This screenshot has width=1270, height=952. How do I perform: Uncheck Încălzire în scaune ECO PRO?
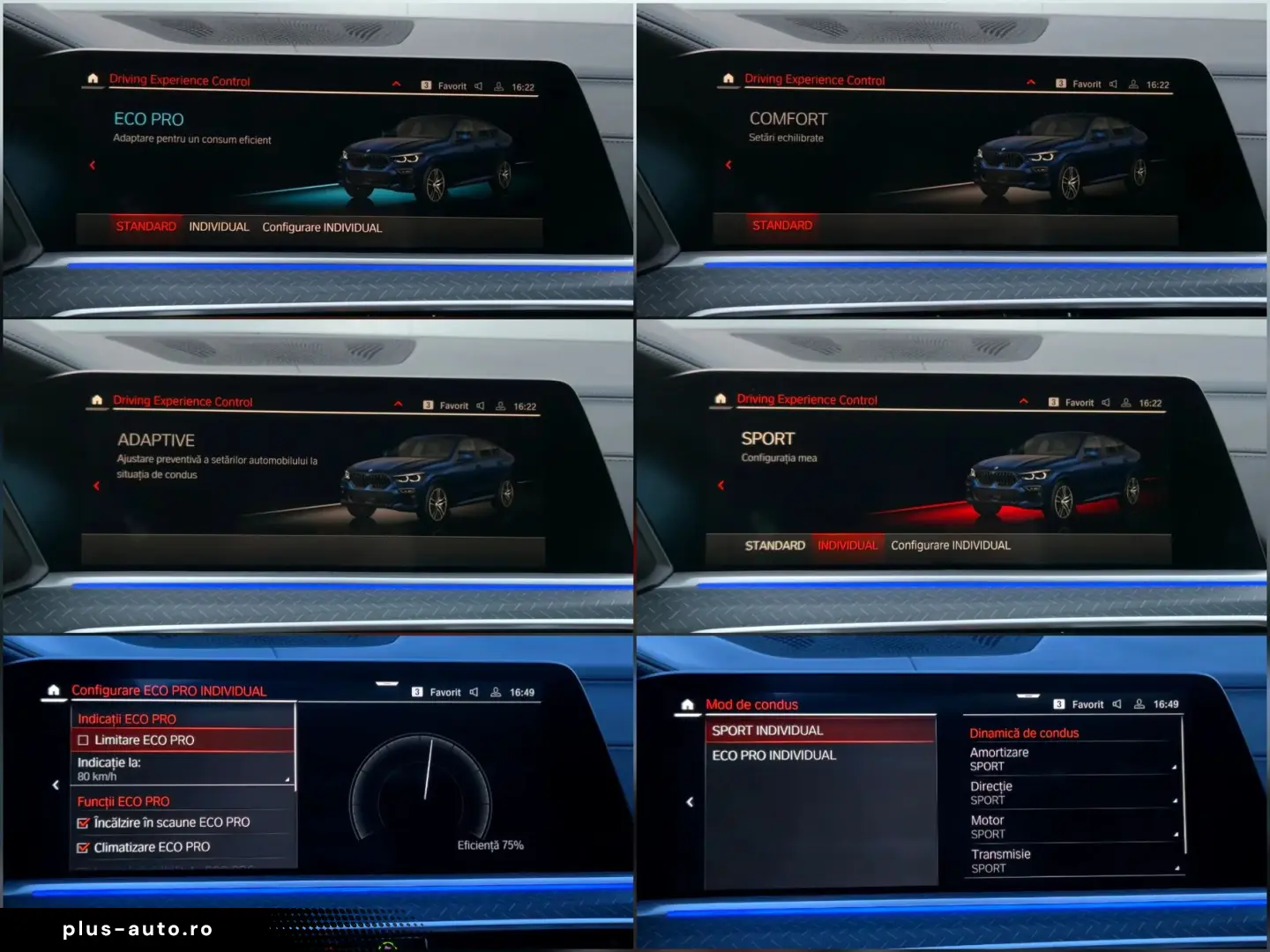pyautogui.click(x=84, y=822)
